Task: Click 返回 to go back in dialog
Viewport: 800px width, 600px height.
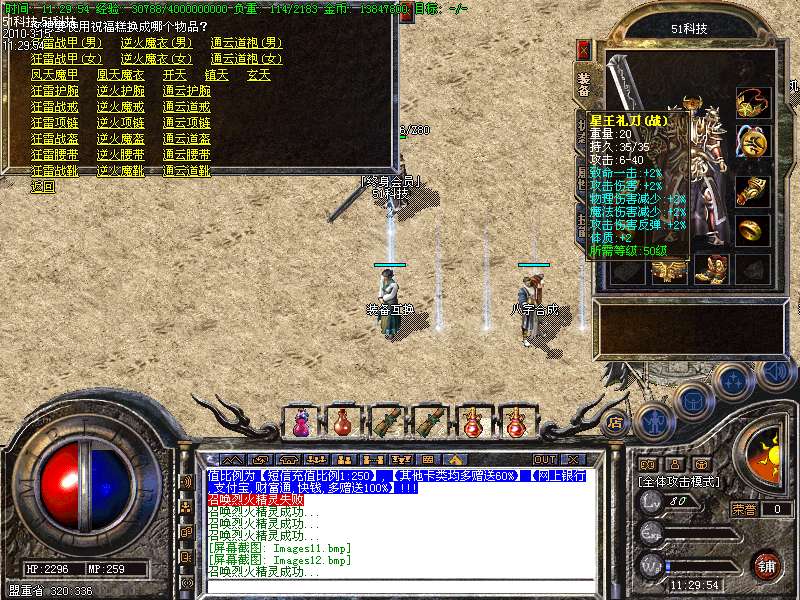Action: tap(42, 186)
